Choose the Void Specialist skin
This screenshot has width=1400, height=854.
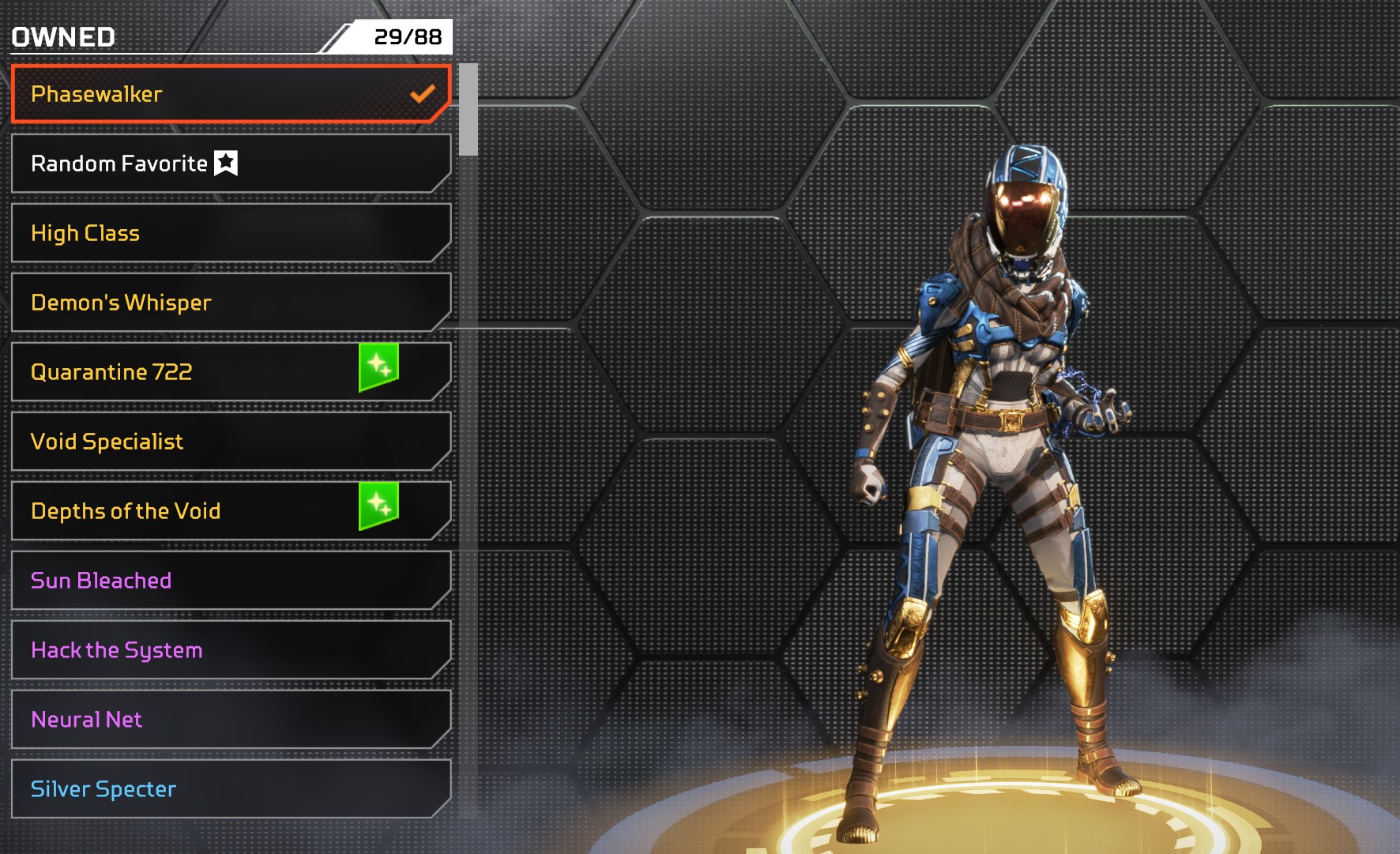(x=229, y=442)
